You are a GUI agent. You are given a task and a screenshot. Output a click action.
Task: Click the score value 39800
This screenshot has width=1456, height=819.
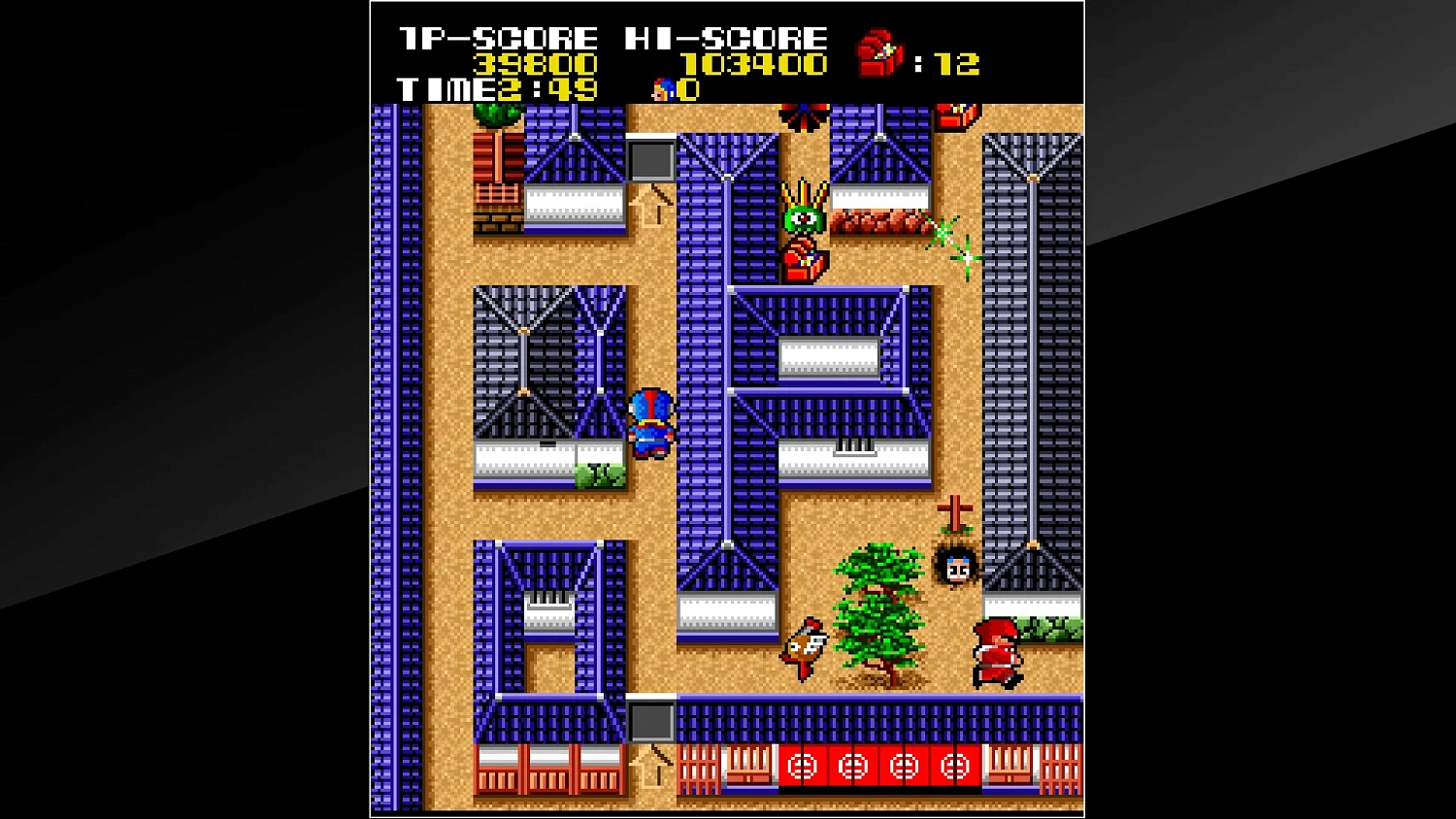(532, 63)
